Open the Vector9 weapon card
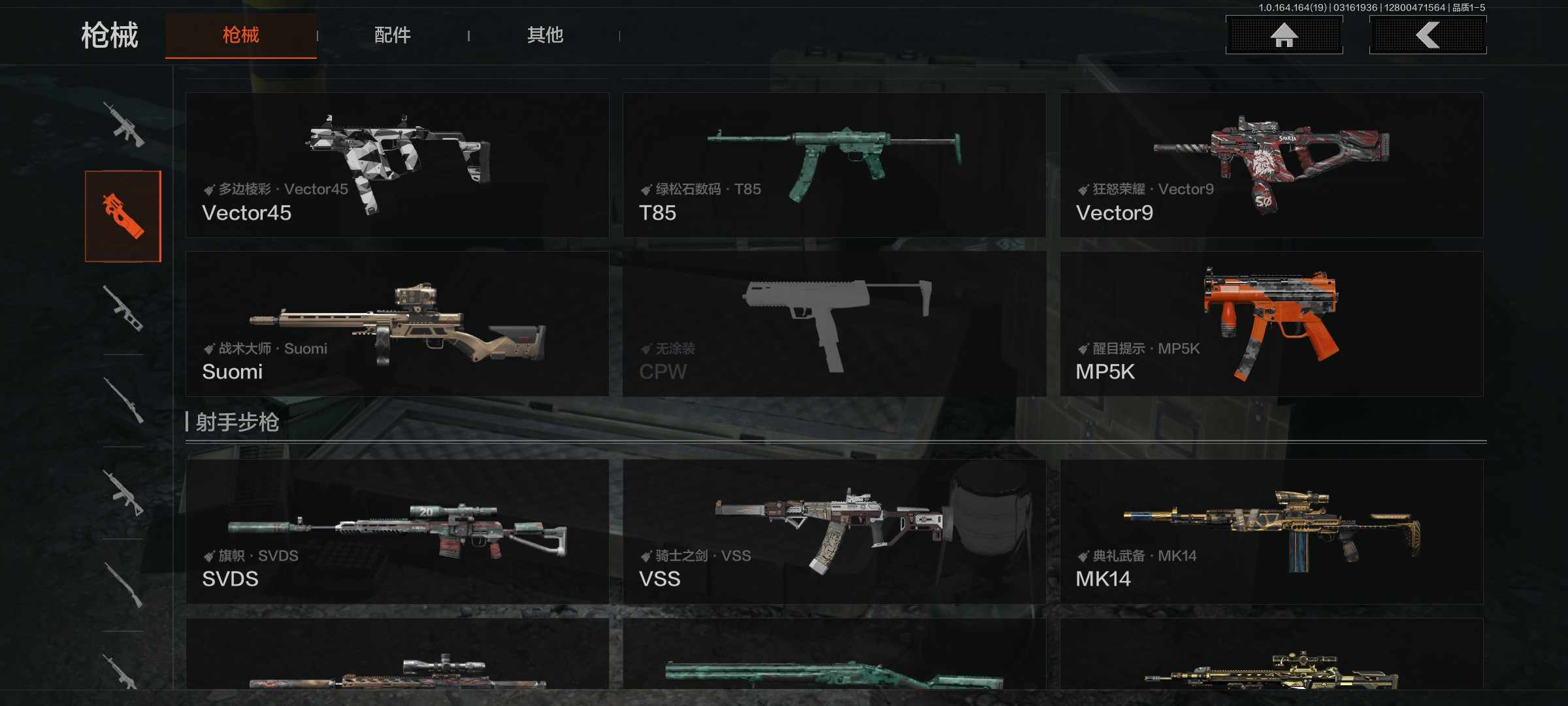The height and width of the screenshot is (706, 1568). click(1271, 165)
